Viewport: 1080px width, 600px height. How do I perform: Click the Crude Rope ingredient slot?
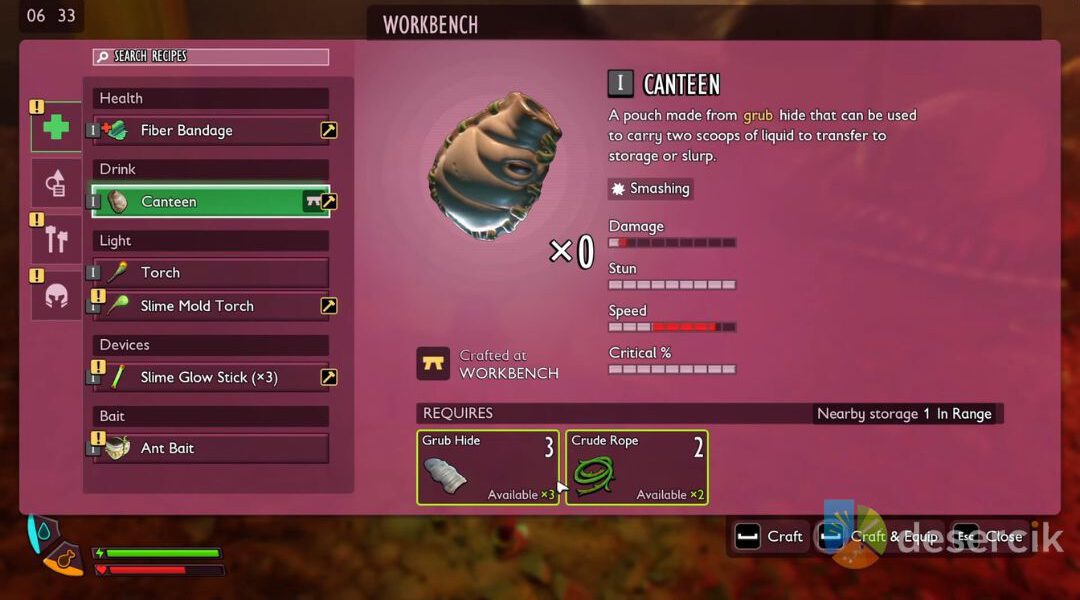(x=637, y=467)
